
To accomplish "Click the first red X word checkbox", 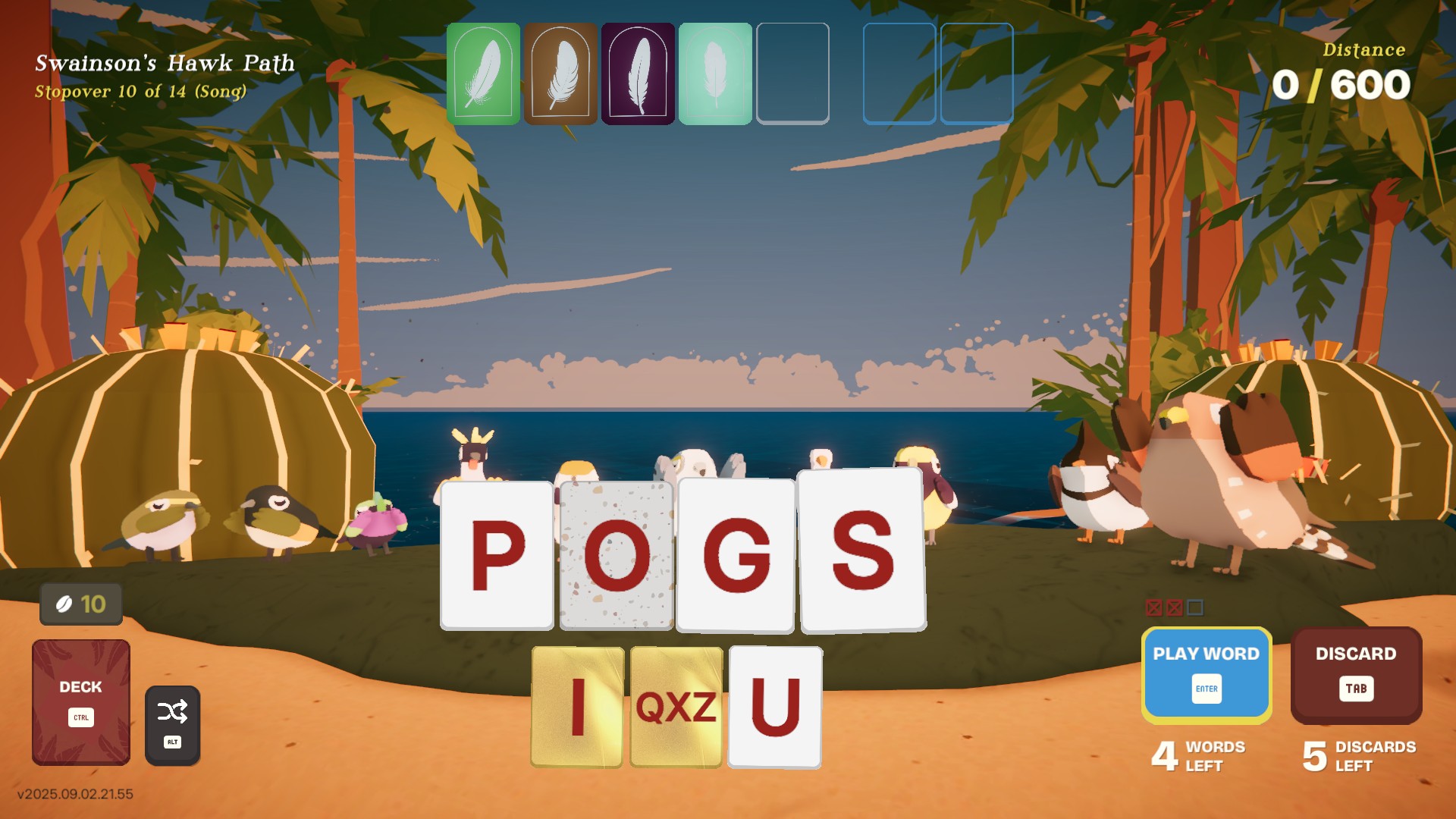I will 1153,607.
